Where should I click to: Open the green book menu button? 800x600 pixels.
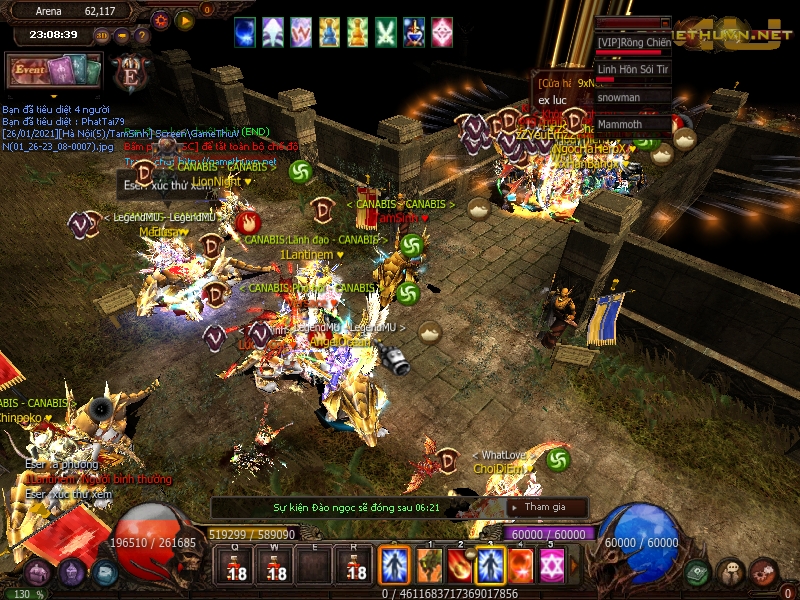[697, 572]
